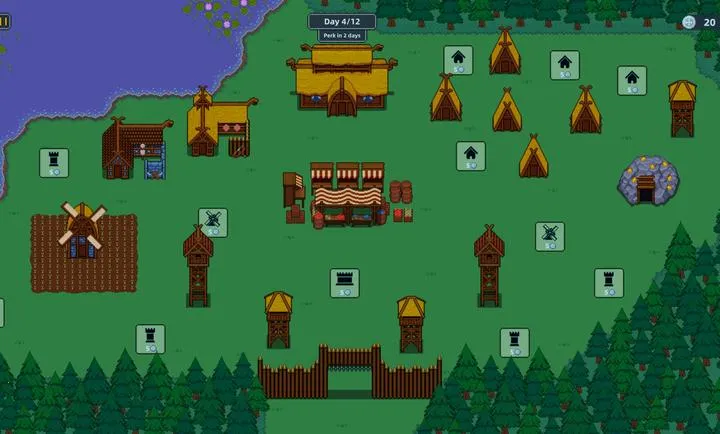Screen dimensions: 720x434
Task: Select the tower build slot beside the lakeside workshop
Action: (x=54, y=162)
